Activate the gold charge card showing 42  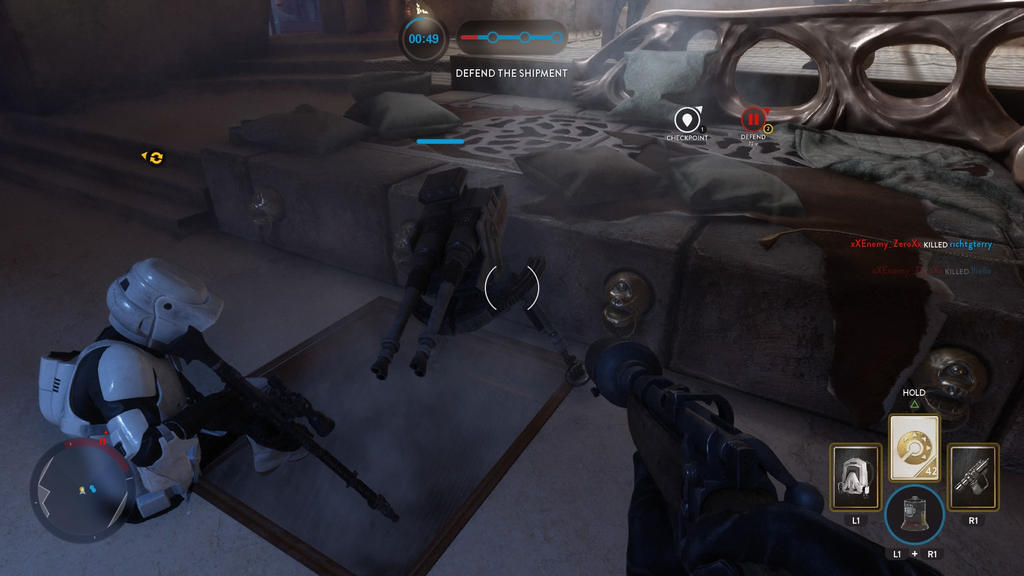coord(914,448)
